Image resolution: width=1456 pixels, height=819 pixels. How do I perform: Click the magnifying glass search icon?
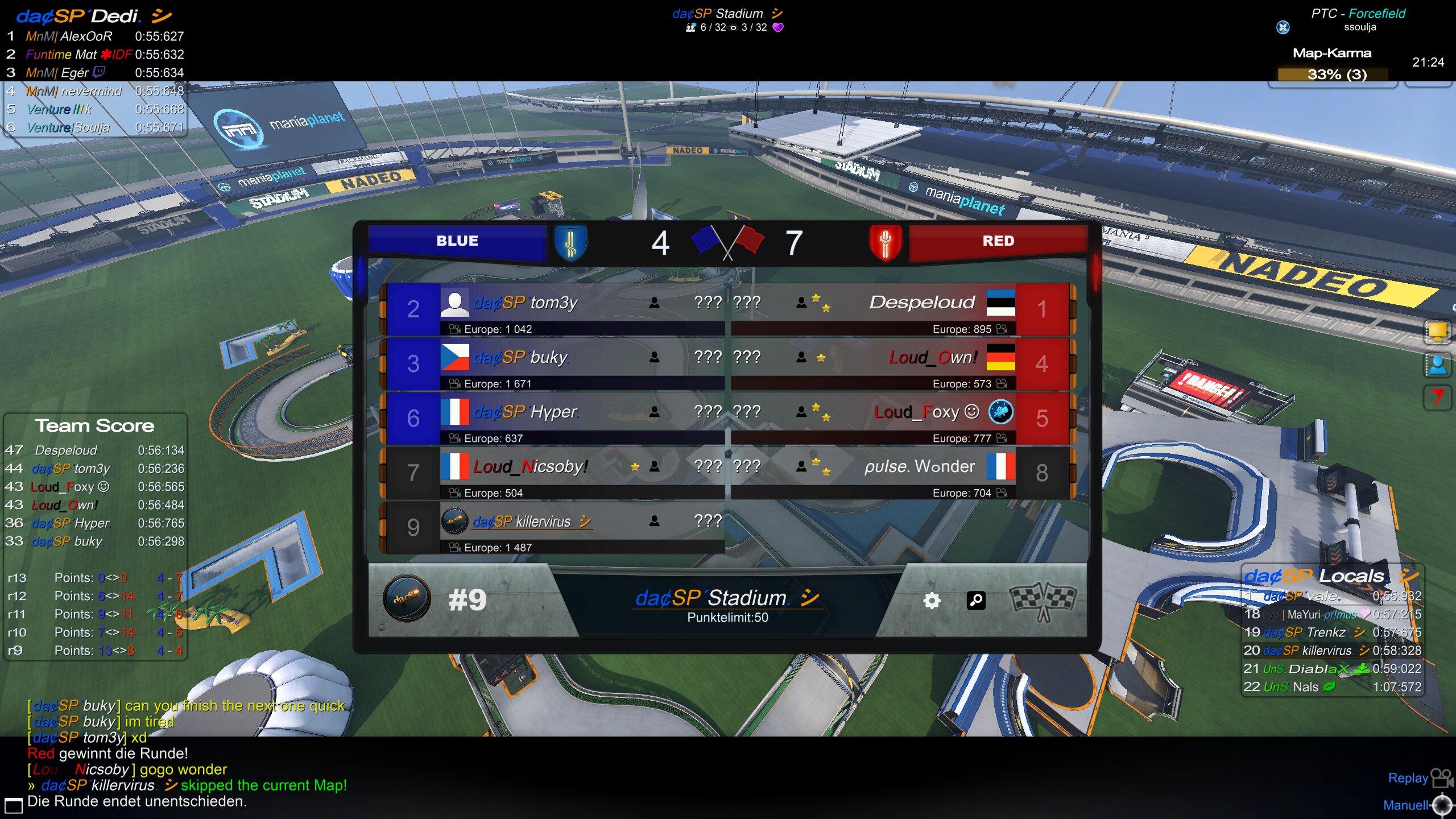976,601
